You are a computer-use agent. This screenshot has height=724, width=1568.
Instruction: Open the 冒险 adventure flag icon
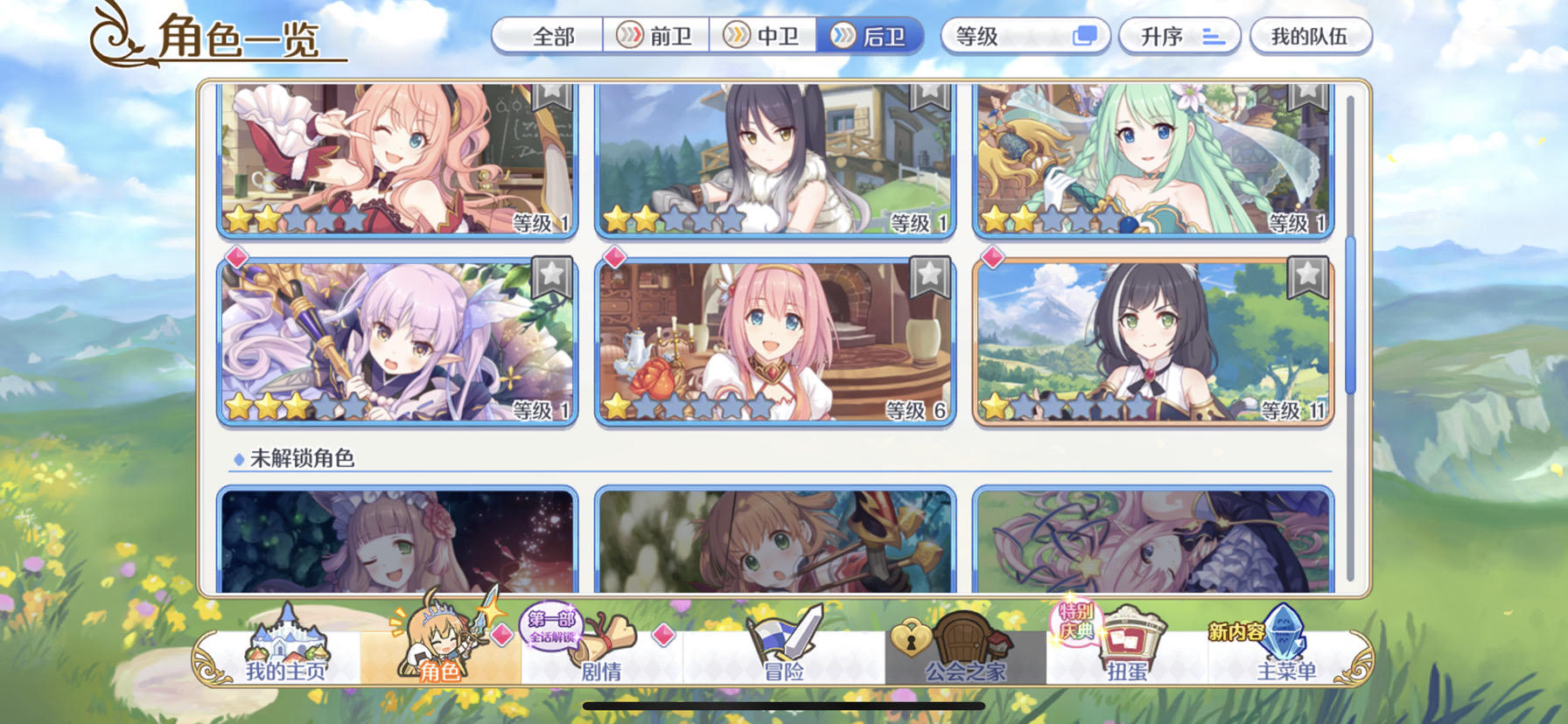[781, 656]
